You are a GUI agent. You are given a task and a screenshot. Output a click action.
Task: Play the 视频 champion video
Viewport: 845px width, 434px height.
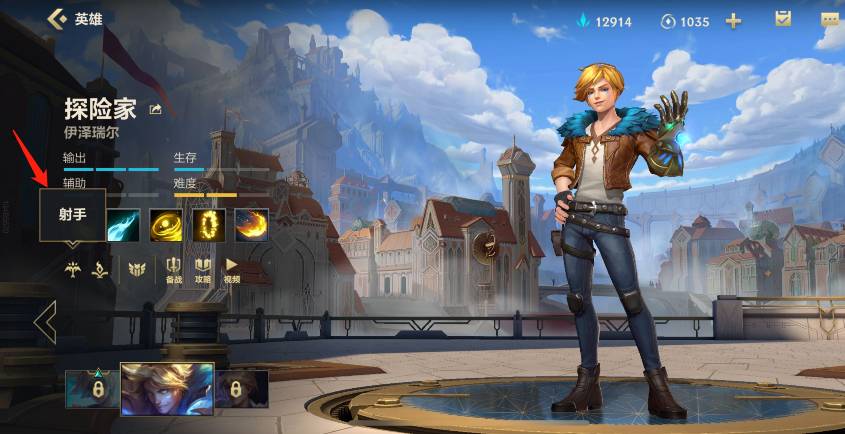231,270
